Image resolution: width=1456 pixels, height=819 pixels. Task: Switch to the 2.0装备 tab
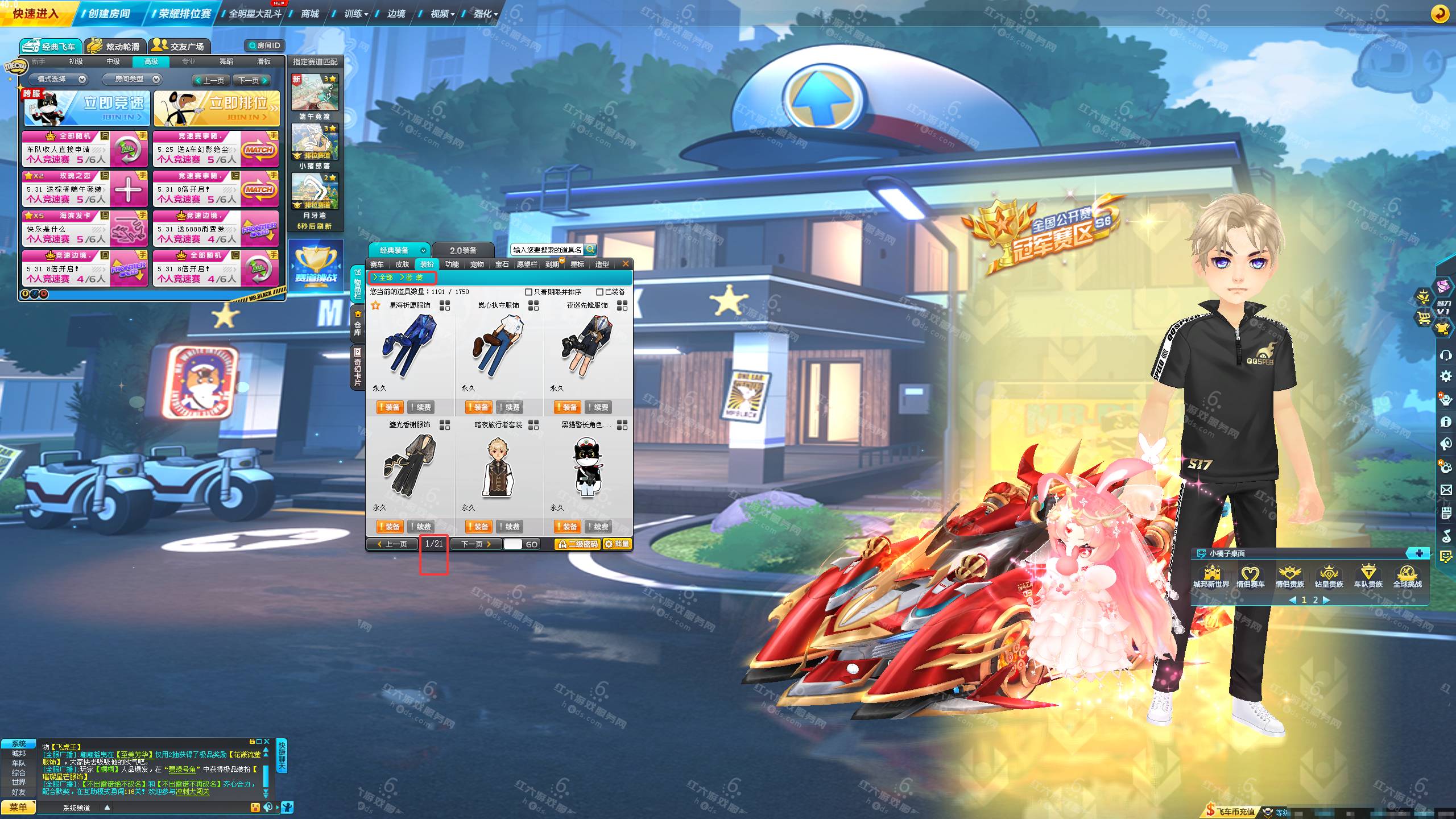click(463, 250)
